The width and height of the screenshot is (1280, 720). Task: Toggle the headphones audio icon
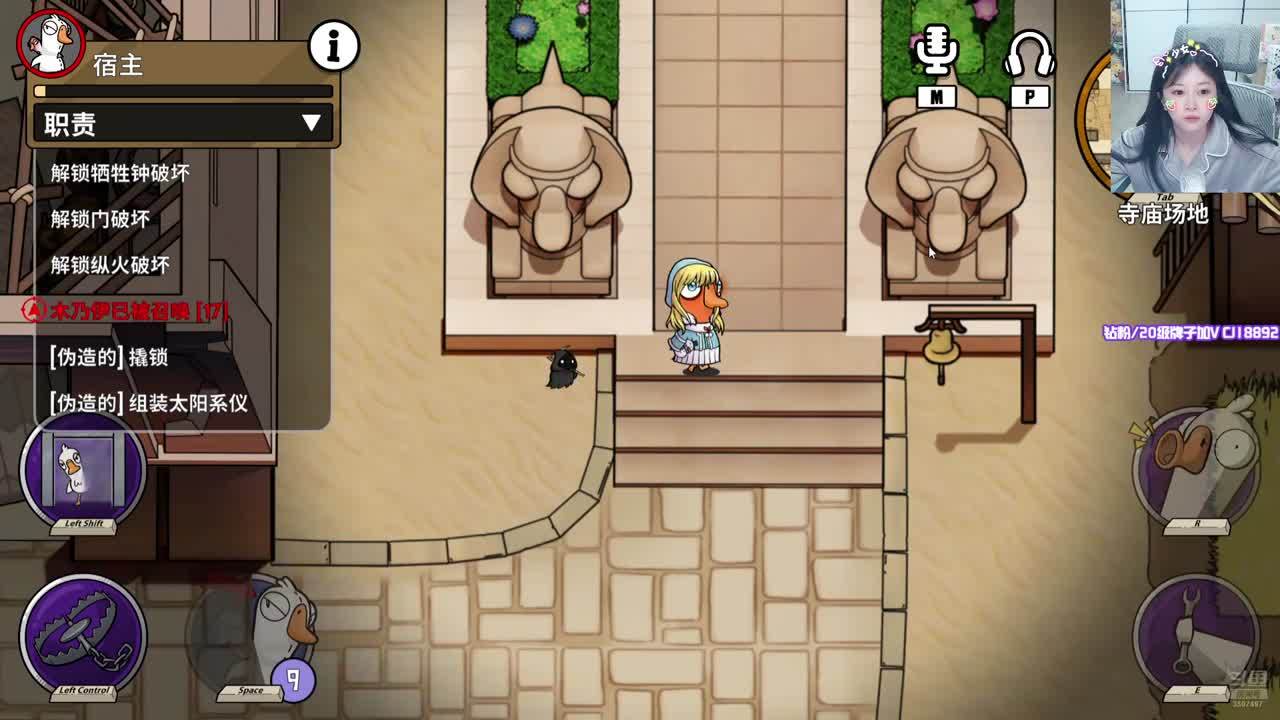1029,55
